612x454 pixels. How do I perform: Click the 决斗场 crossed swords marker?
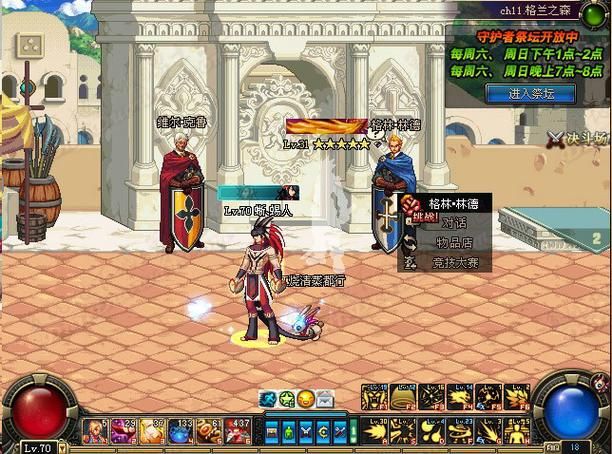557,137
